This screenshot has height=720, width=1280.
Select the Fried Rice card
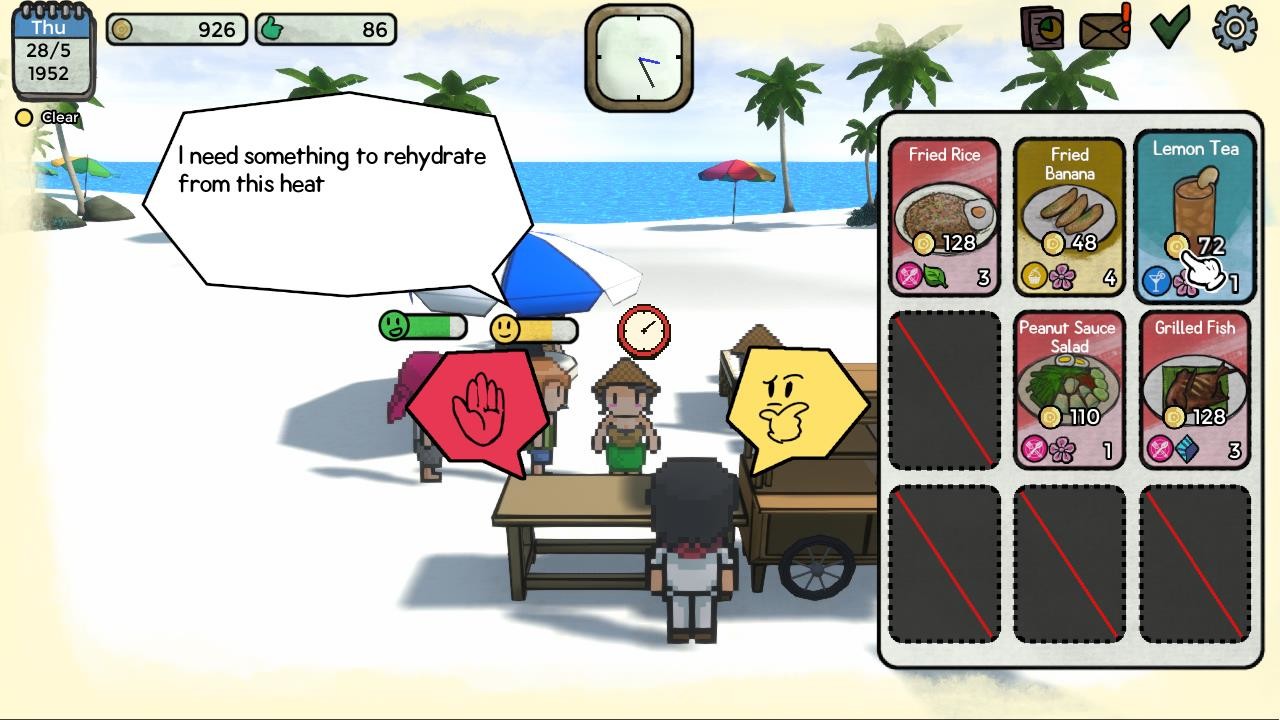(944, 210)
